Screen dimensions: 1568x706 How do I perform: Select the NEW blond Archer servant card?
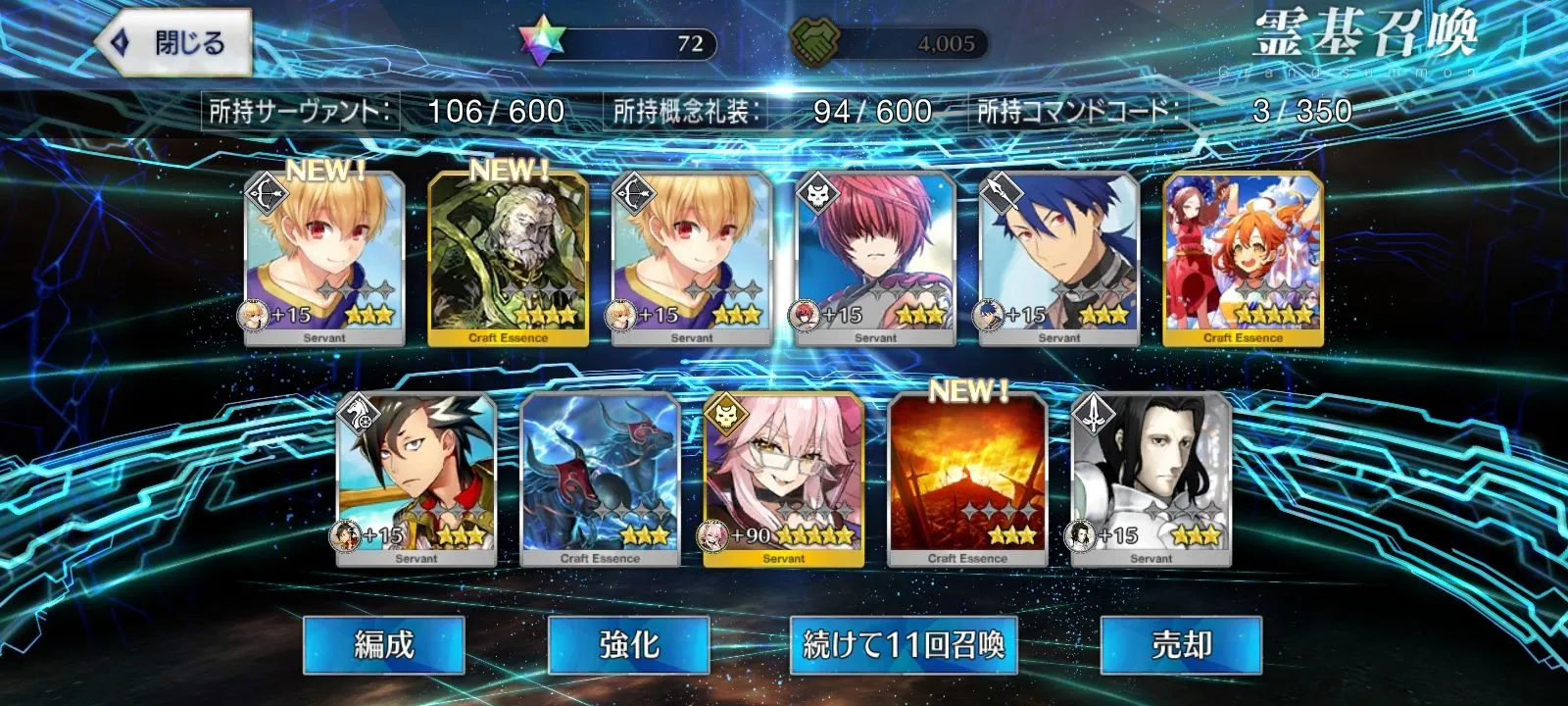coord(324,260)
